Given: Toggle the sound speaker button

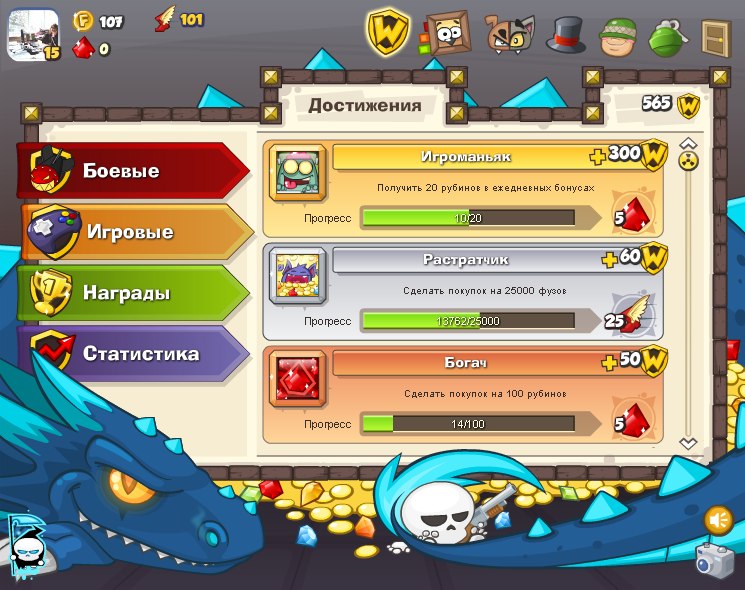Looking at the screenshot, I should pyautogui.click(x=718, y=520).
